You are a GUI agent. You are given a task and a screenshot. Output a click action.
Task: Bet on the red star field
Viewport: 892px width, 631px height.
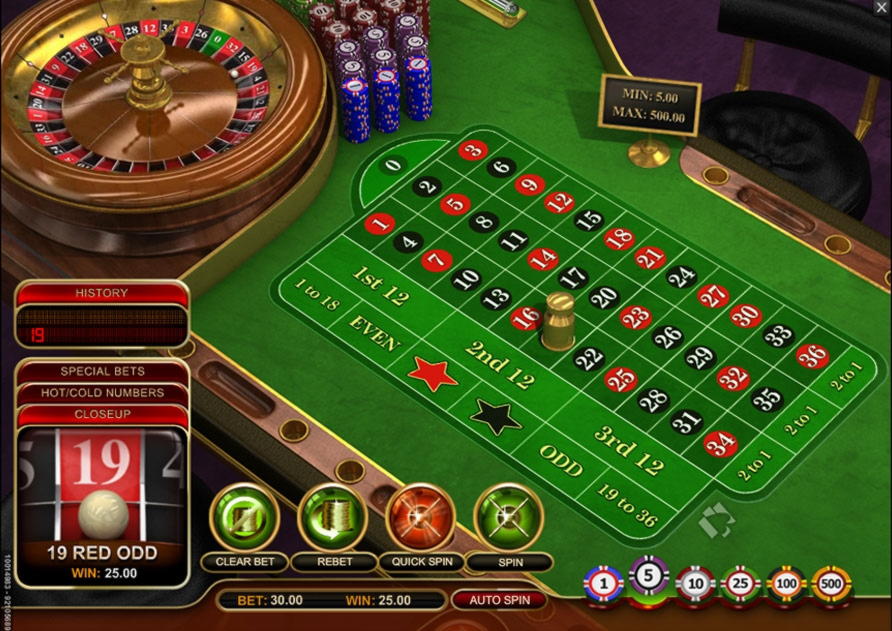432,374
